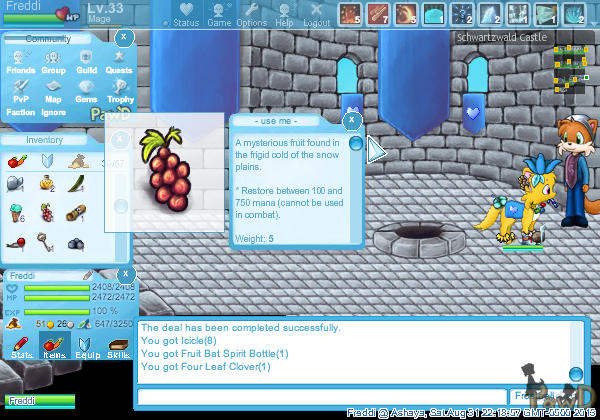600x420 pixels.
Task: Open the Map from Community panel
Action: point(53,91)
